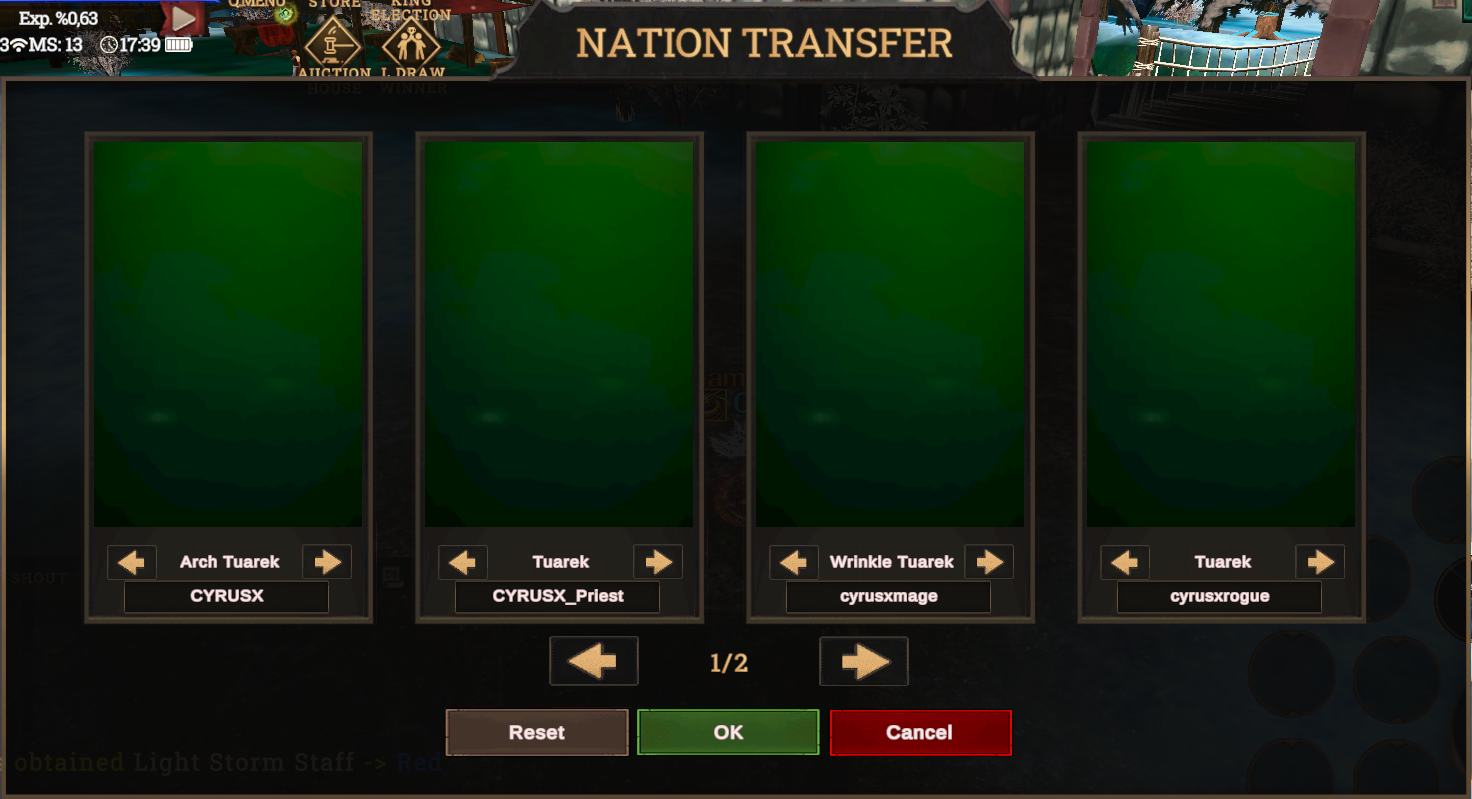The width and height of the screenshot is (1472, 799).
Task: Go to page 2 with the right page arrow
Action: point(863,661)
